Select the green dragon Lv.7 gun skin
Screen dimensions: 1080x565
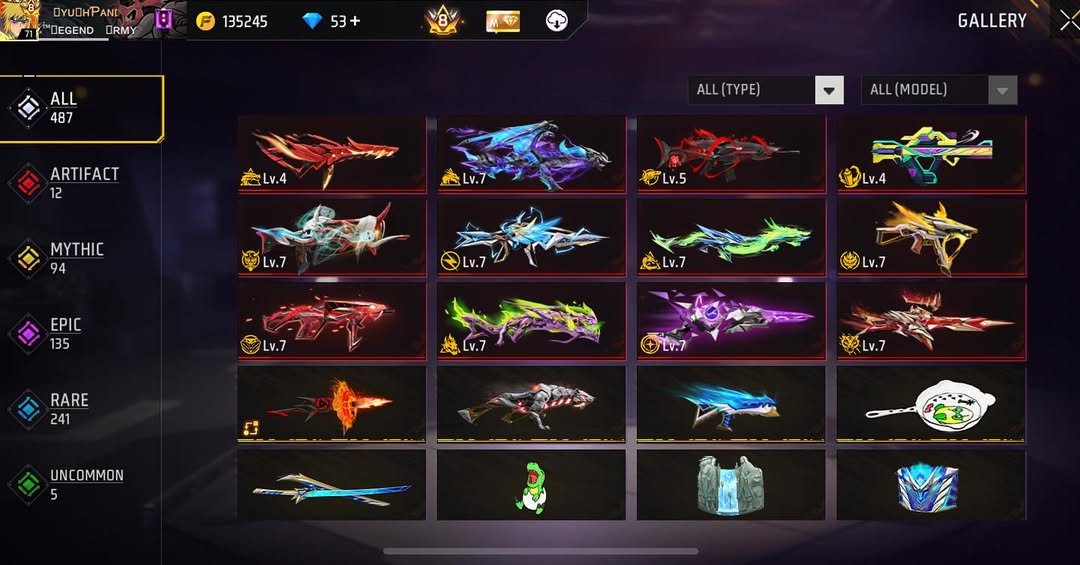731,238
